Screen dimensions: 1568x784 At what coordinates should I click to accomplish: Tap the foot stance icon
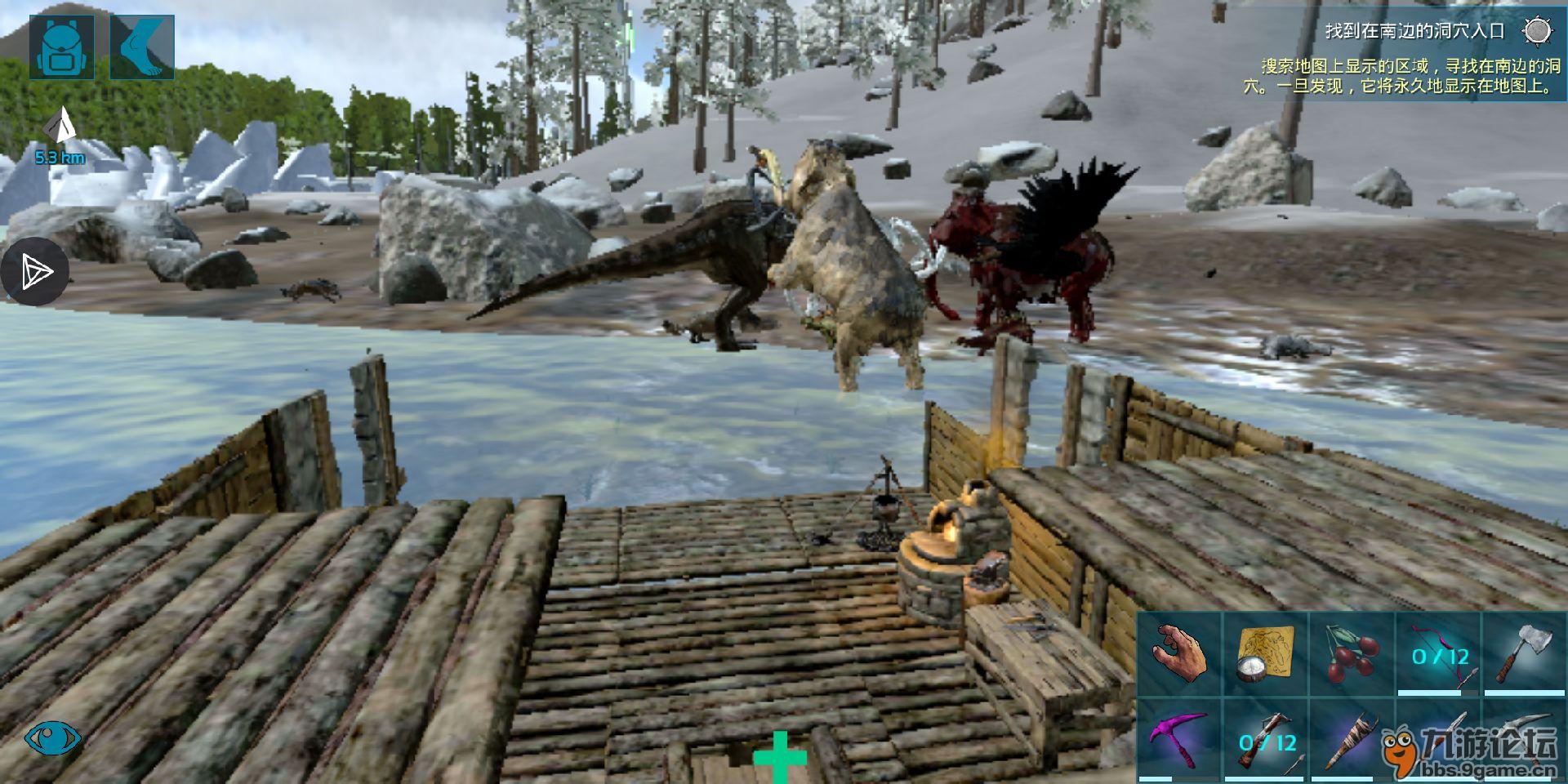tap(142, 47)
